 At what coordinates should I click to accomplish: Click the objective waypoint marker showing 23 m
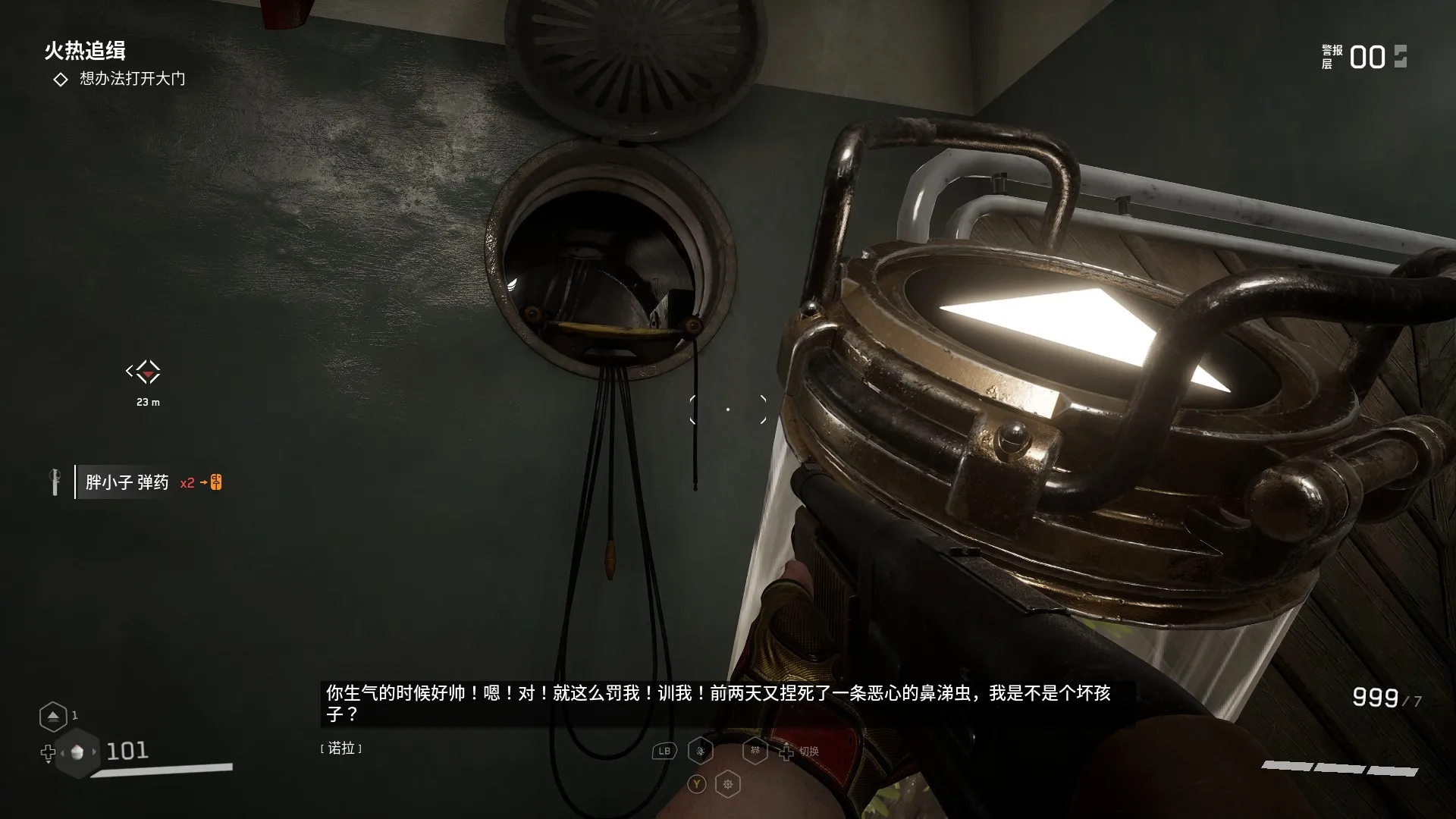click(143, 372)
